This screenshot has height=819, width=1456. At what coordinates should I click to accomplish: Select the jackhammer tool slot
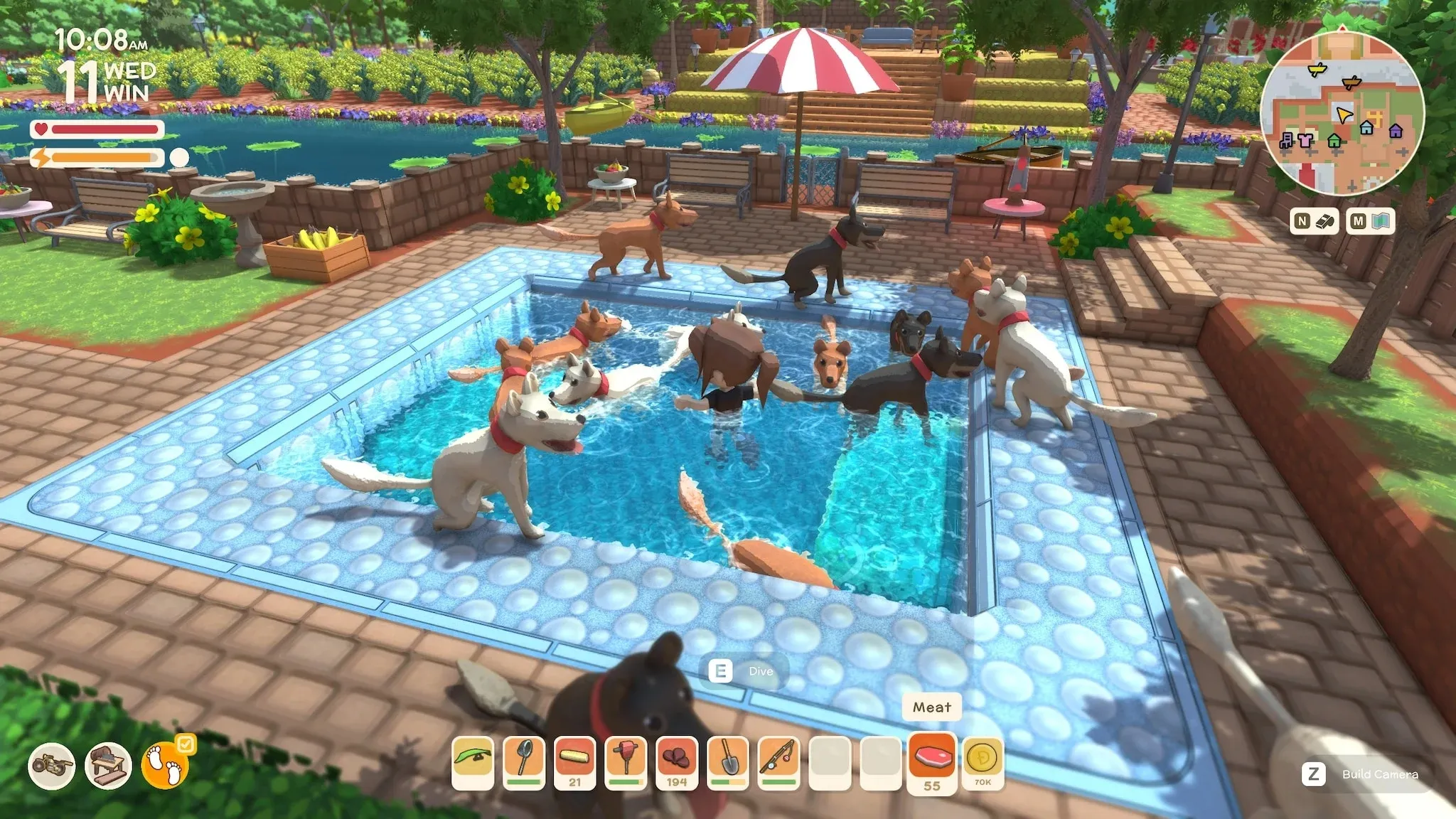point(626,761)
